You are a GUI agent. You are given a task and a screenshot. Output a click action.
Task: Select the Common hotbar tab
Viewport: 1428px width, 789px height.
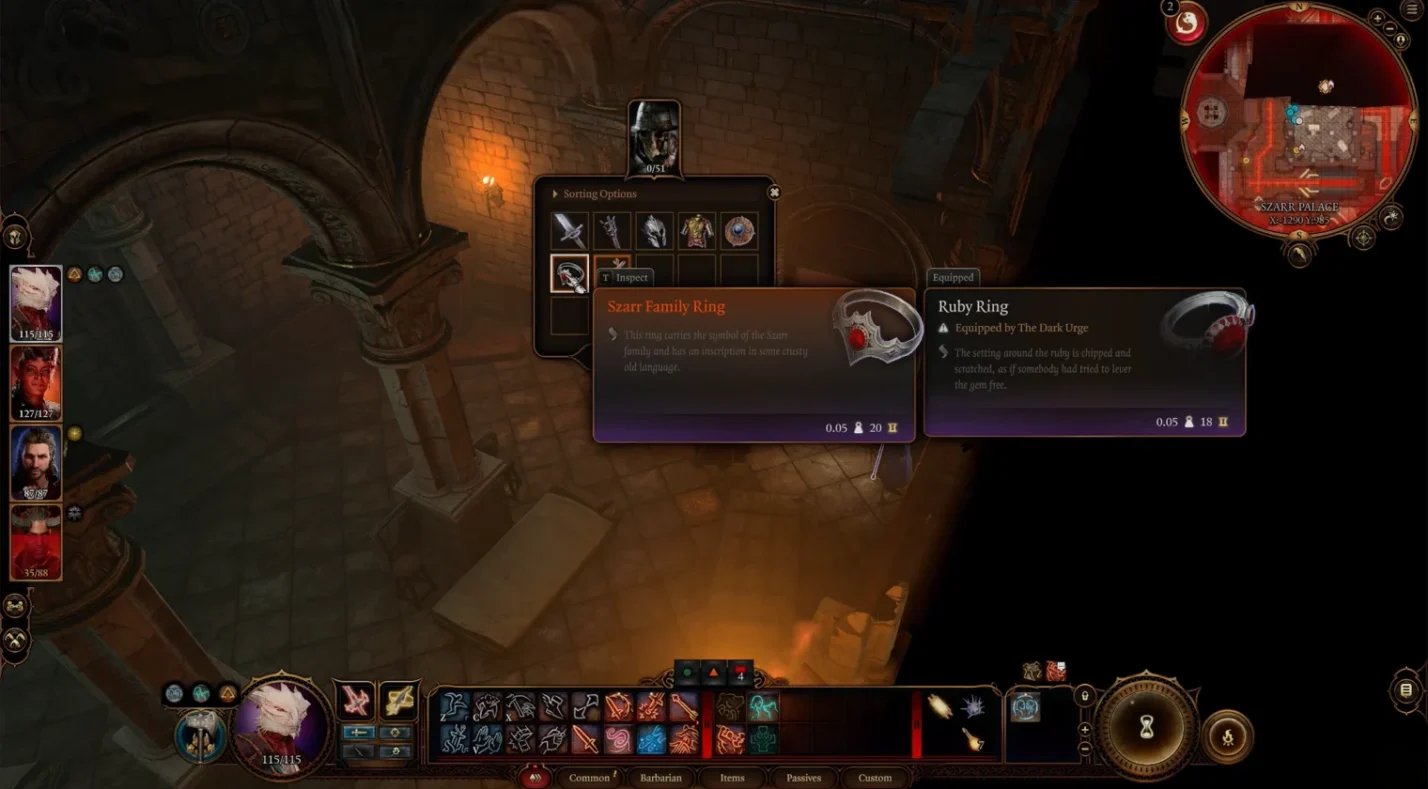tap(589, 778)
